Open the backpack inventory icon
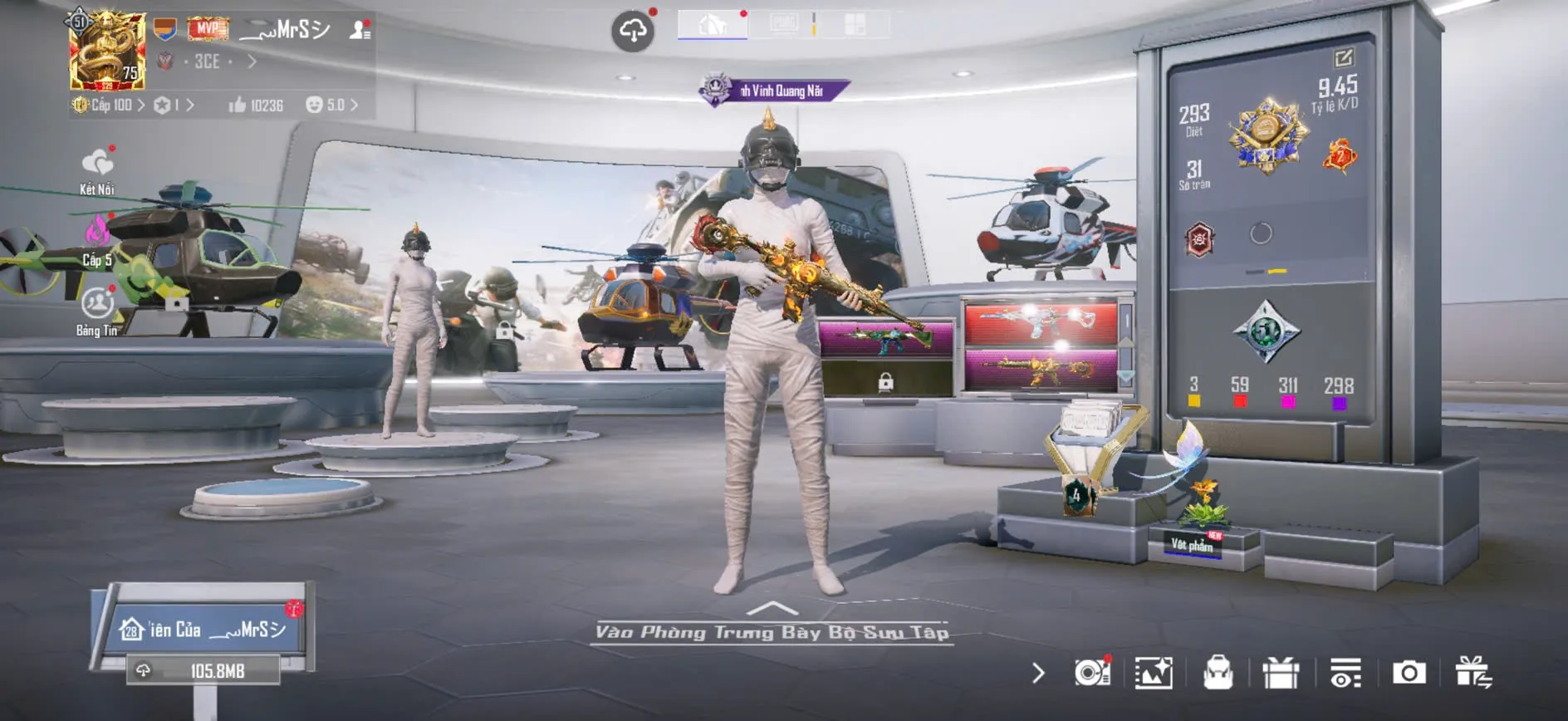Image resolution: width=1568 pixels, height=721 pixels. [x=1218, y=673]
